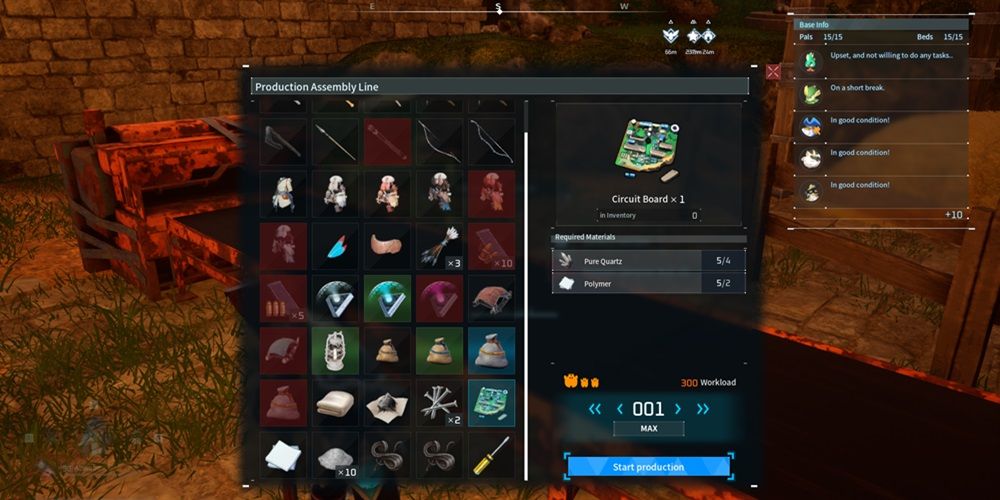
Task: Select the Circuit Board recipe slot
Action: (491, 402)
